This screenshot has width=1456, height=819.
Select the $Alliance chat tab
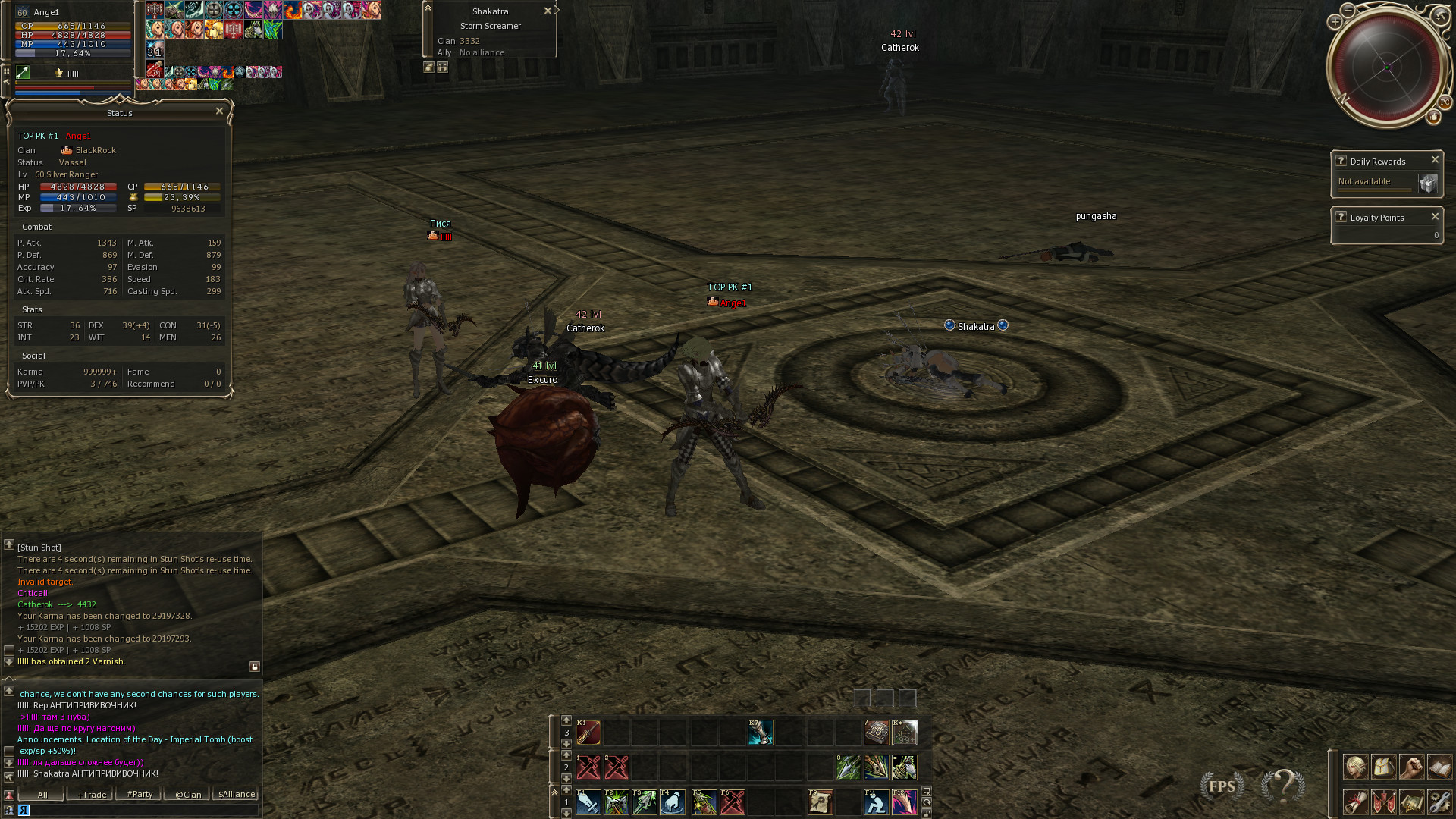click(237, 795)
